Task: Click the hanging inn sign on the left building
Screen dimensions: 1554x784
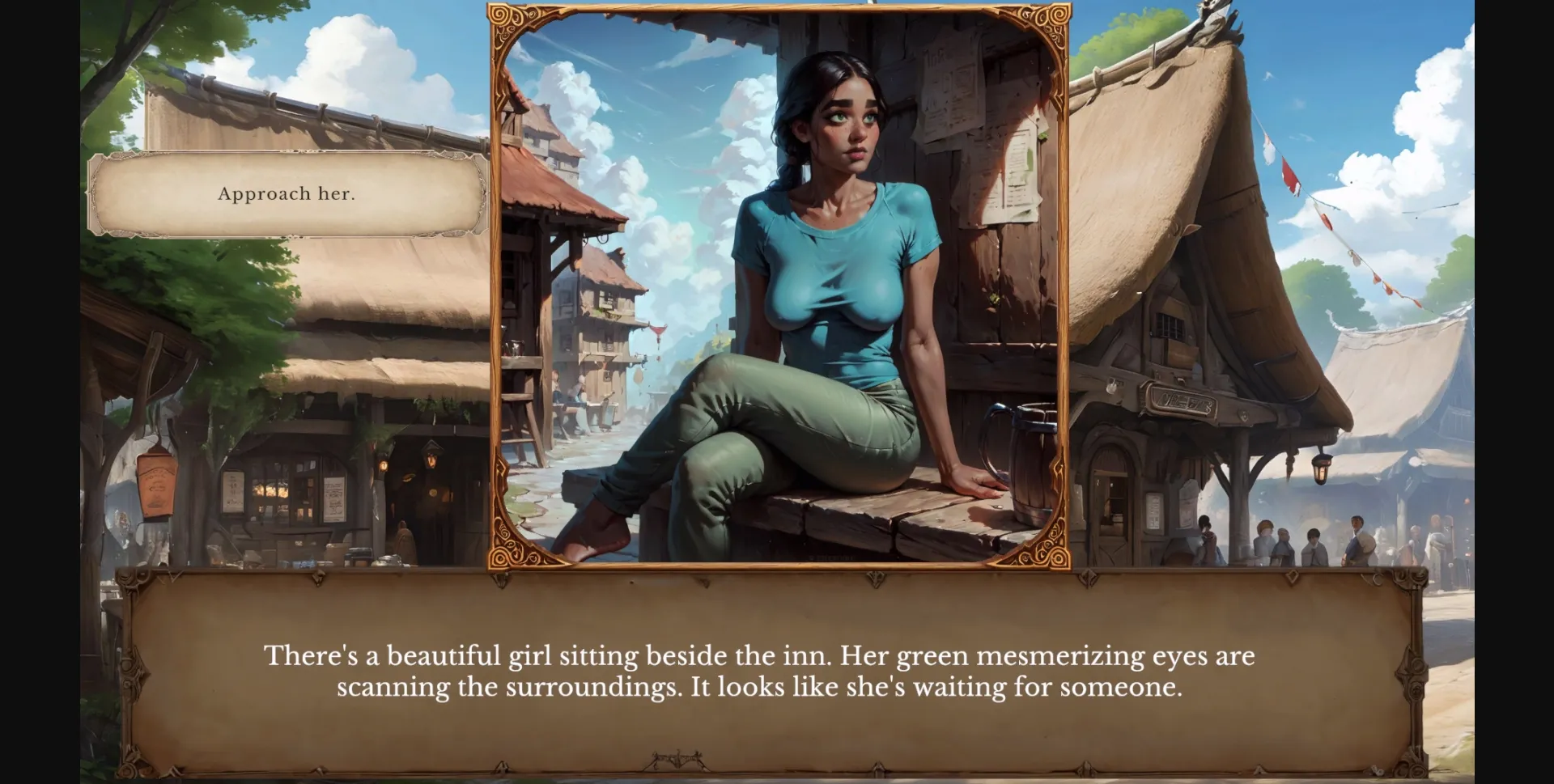Action: point(155,483)
